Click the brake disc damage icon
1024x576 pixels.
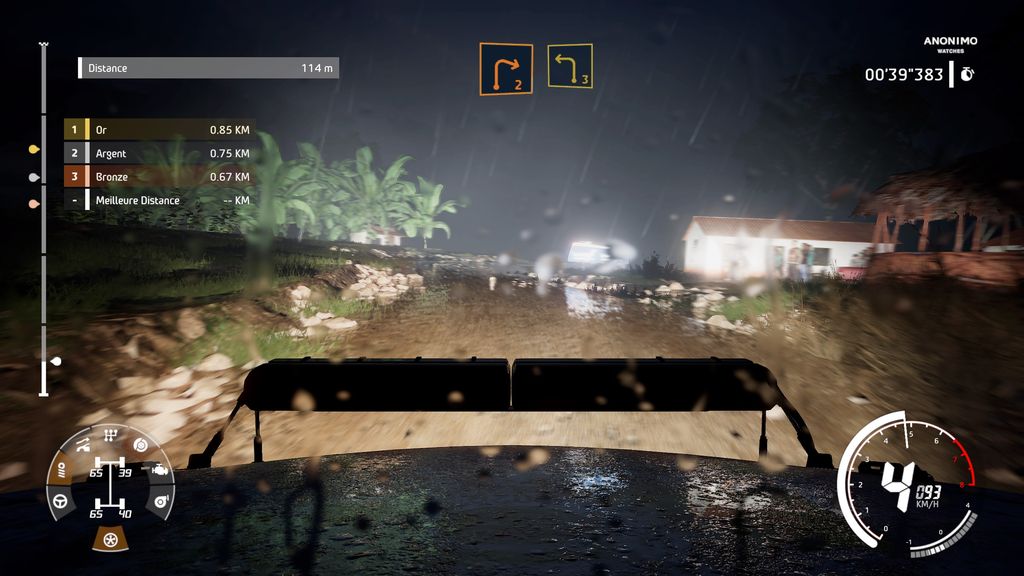(x=141, y=443)
